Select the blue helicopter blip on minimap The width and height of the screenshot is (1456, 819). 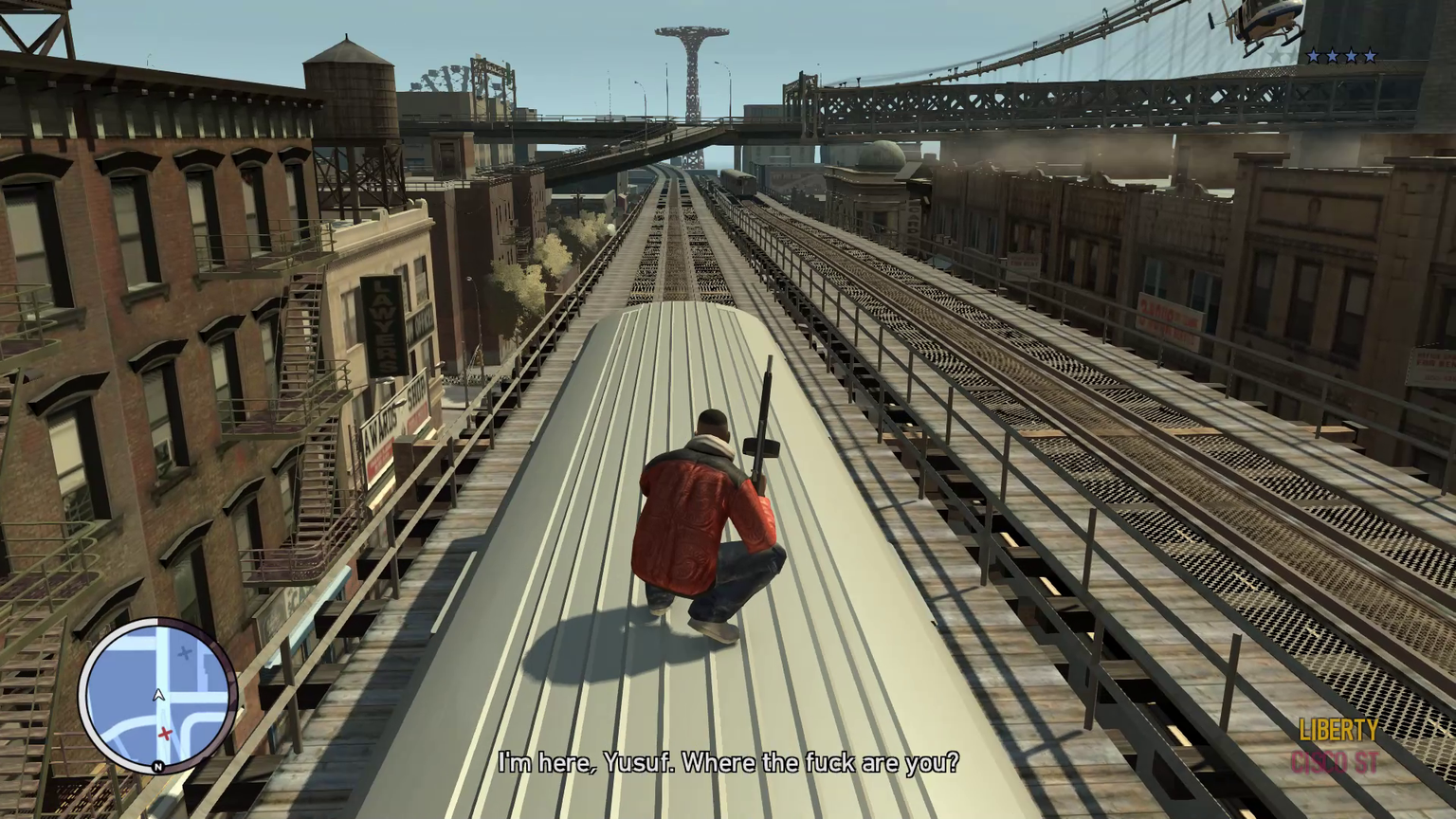[185, 653]
